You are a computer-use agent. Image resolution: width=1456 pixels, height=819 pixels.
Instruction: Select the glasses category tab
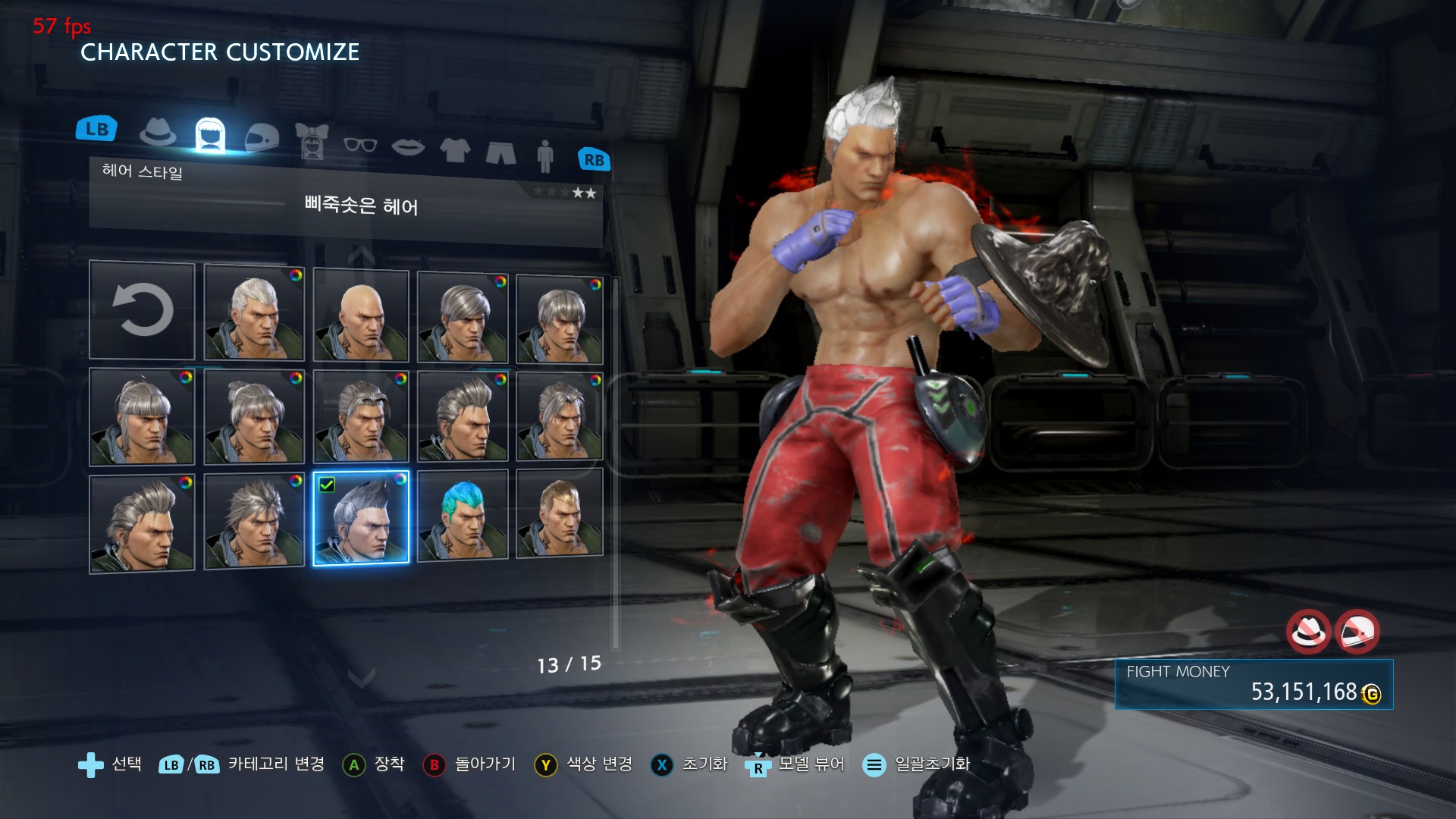[x=359, y=144]
